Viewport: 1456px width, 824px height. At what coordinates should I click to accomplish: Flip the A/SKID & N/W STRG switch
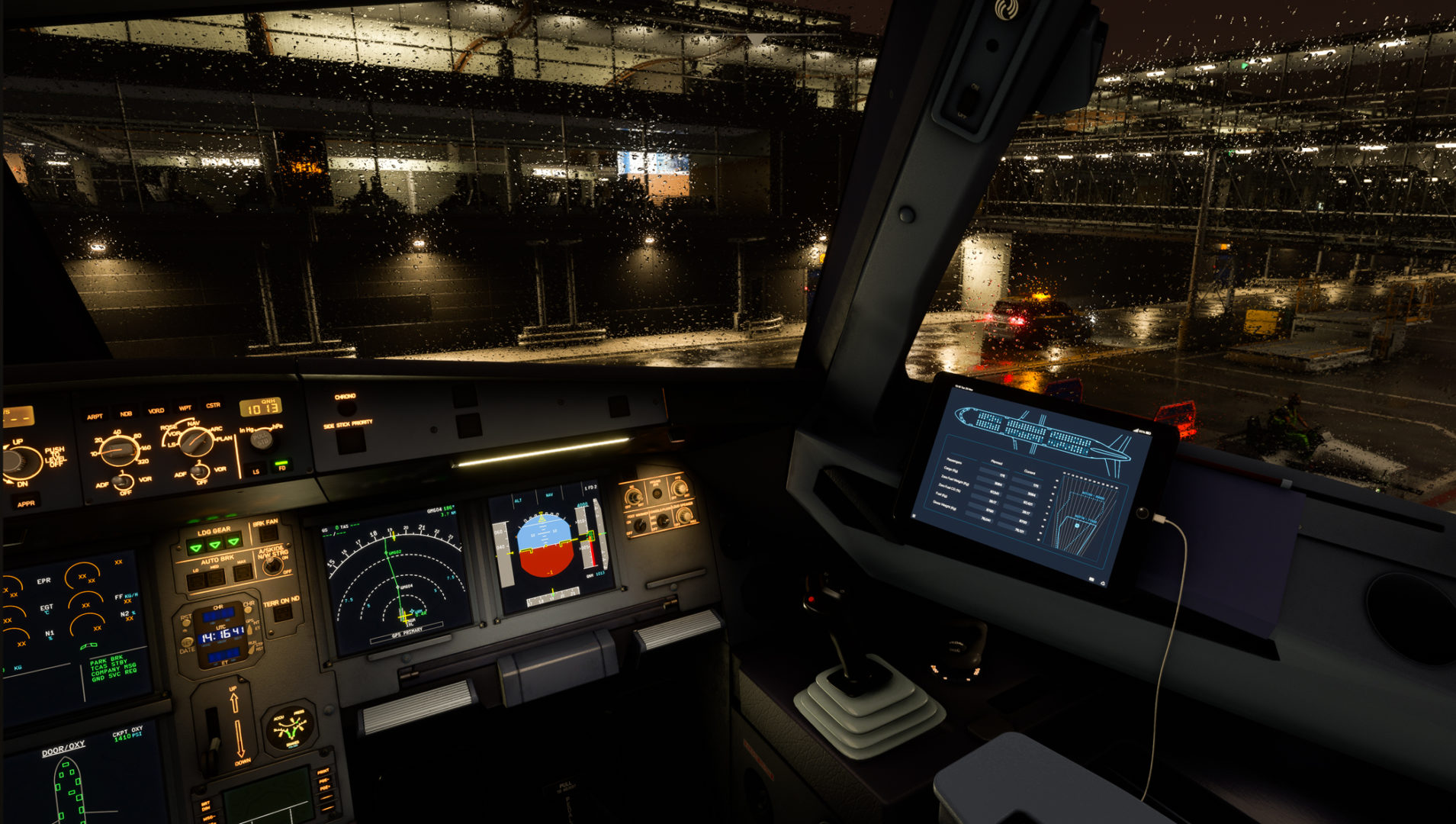(272, 565)
